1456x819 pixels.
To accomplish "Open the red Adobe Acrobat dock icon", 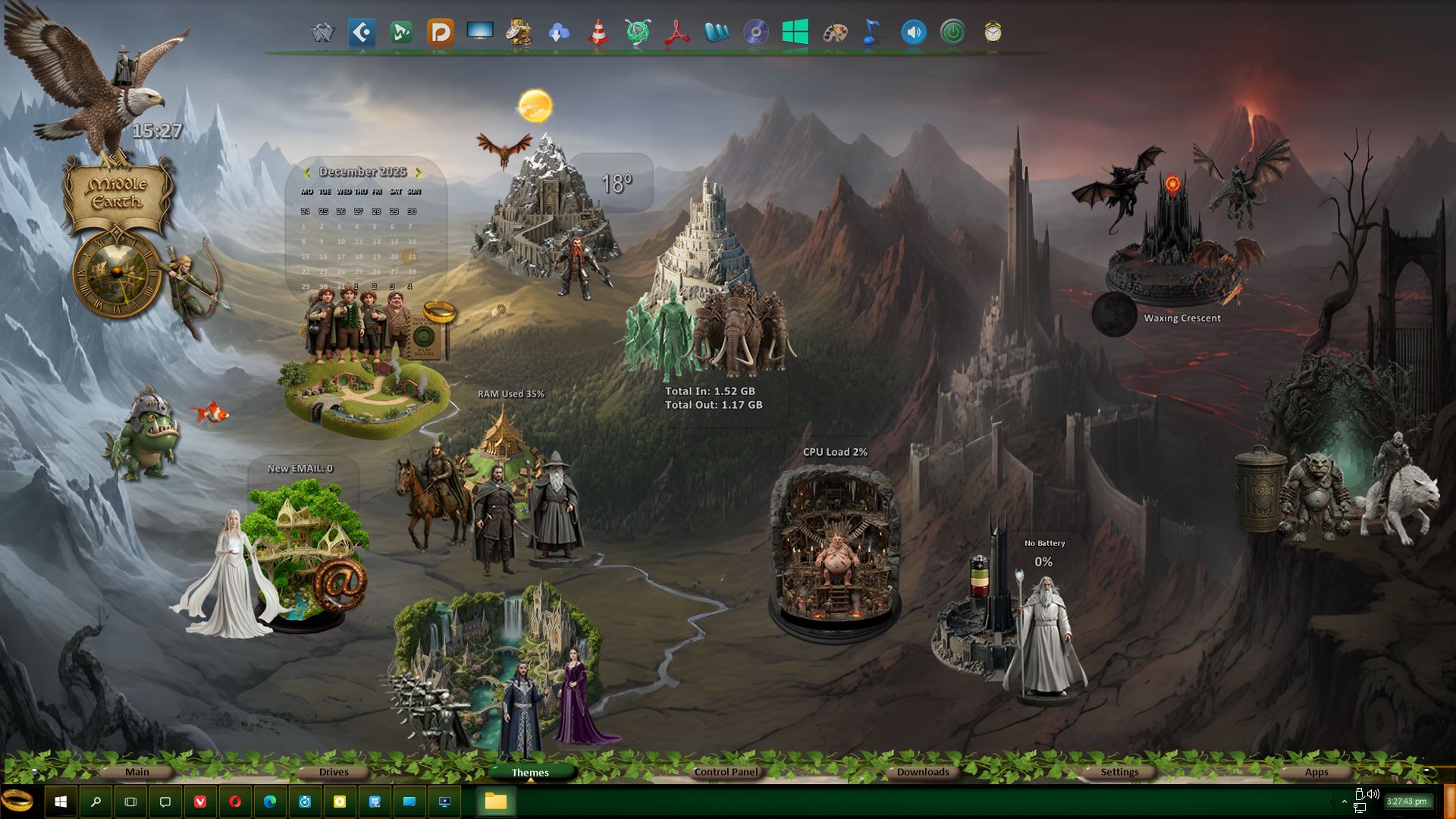I will pos(677,33).
